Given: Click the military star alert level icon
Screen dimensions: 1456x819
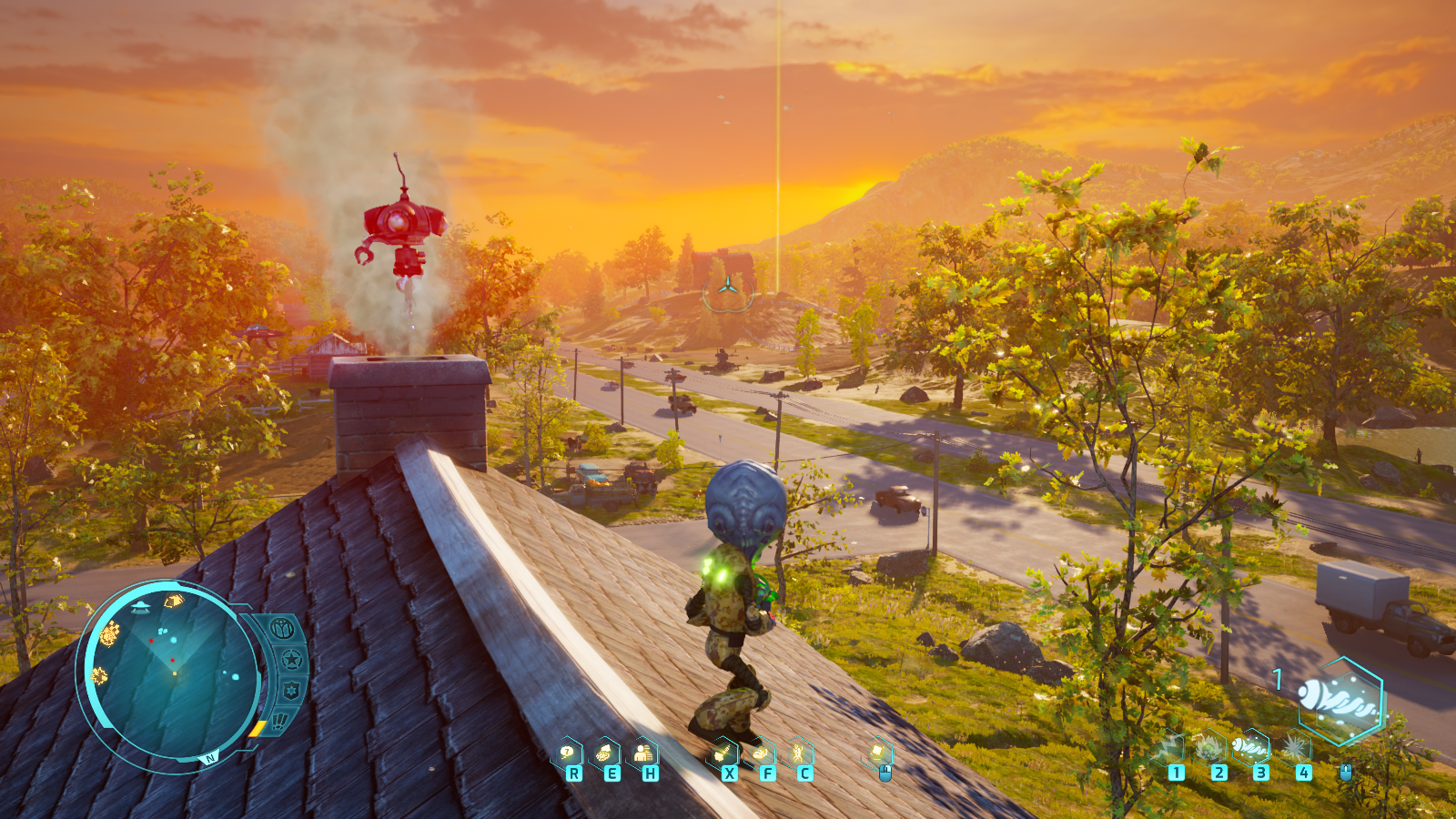Looking at the screenshot, I should point(292,659).
